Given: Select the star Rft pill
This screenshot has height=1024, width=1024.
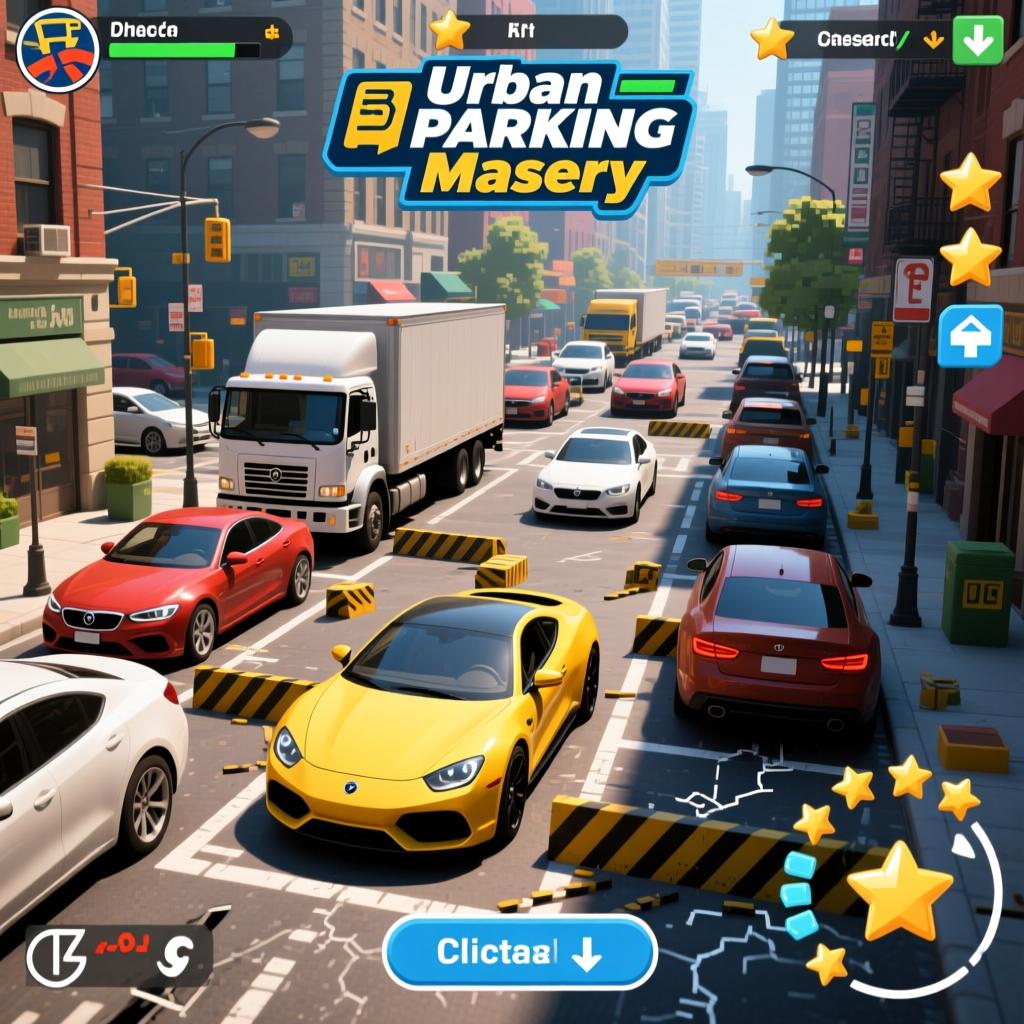Looking at the screenshot, I should click(x=528, y=32).
